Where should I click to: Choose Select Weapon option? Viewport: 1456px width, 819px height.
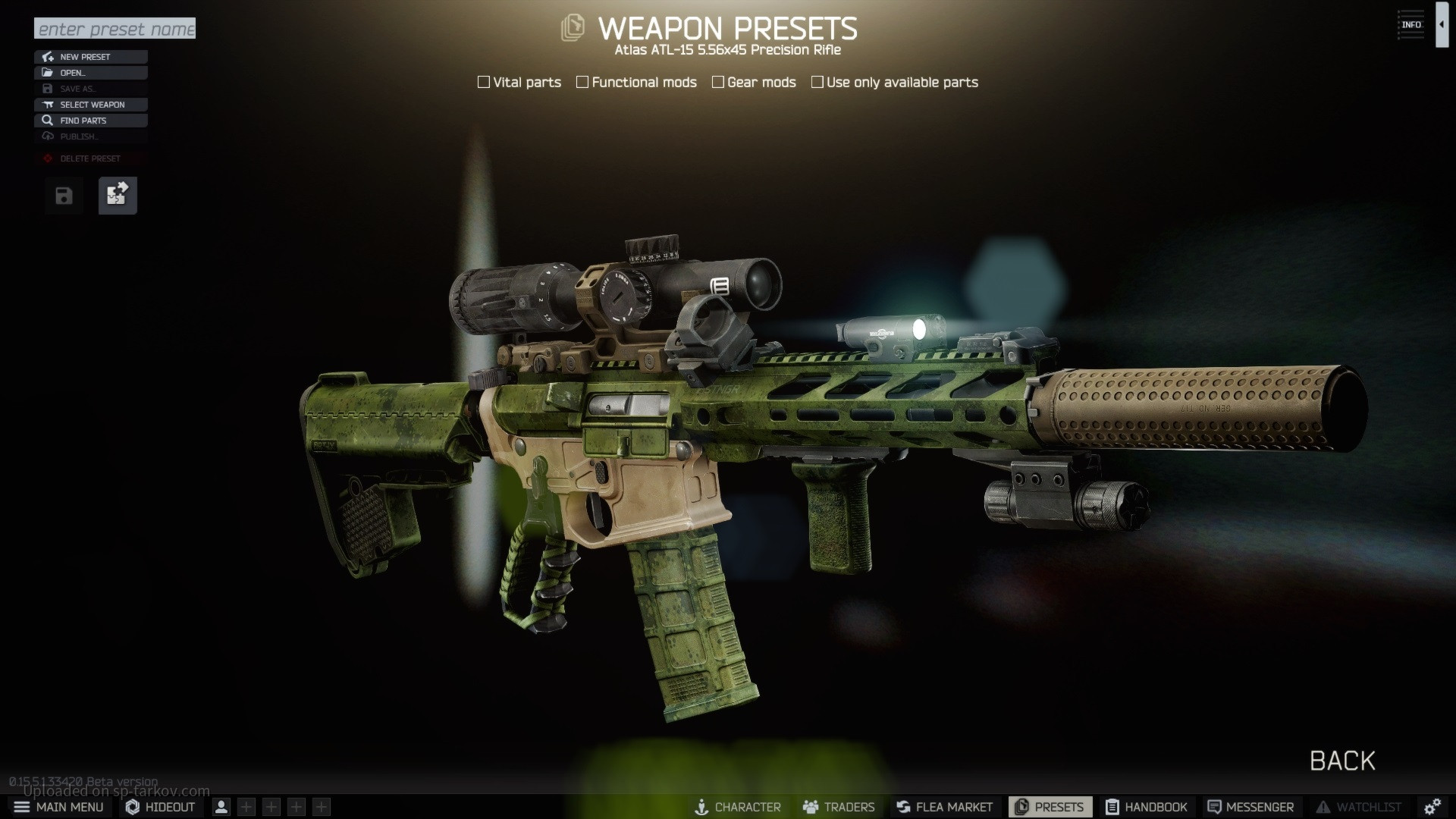pos(90,105)
